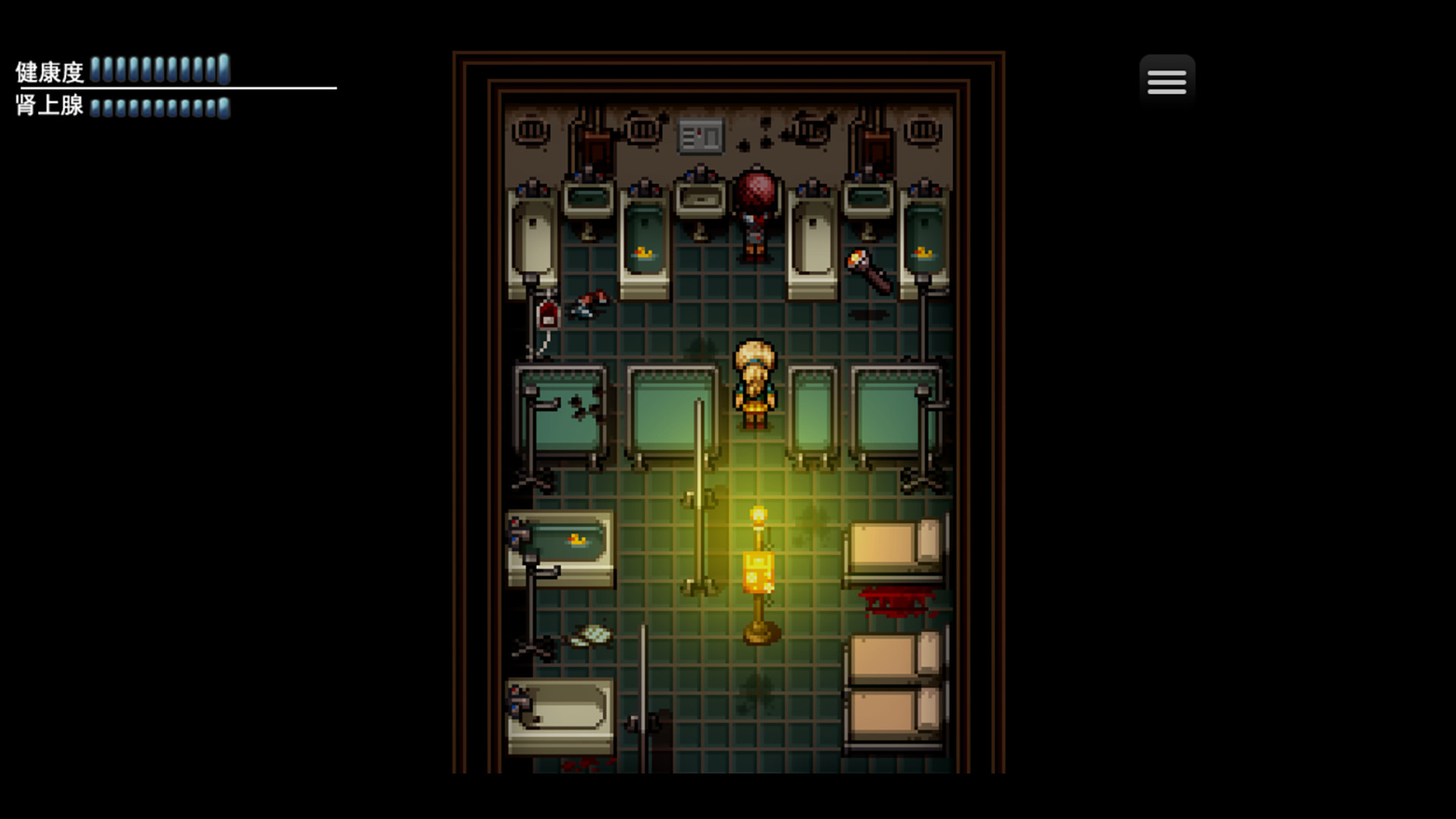This screenshot has width=1456, height=819.
Task: Open the hamburger menu in the top-right corner
Action: [1166, 80]
